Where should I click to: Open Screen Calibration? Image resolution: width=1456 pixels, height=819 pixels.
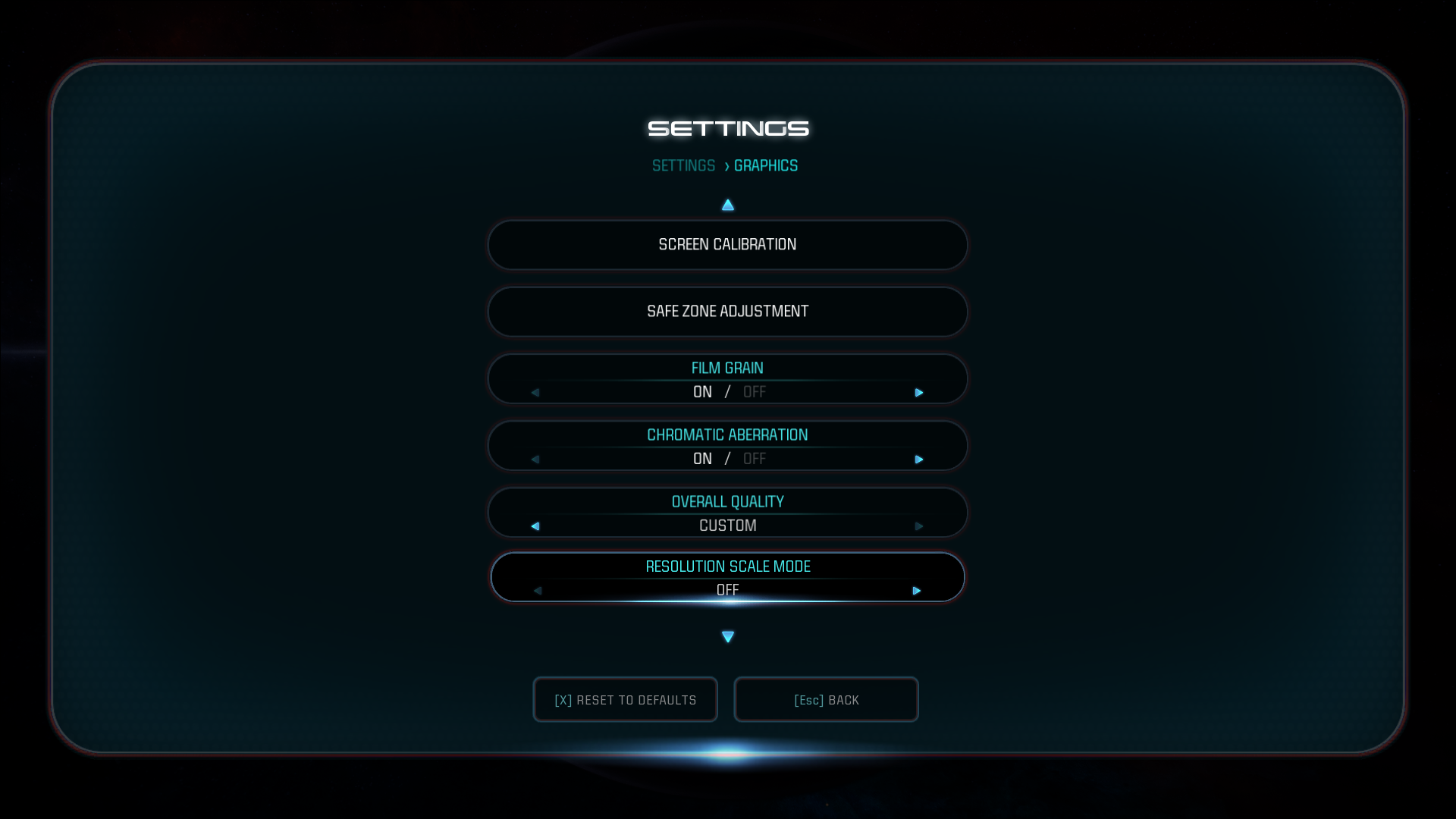click(727, 244)
